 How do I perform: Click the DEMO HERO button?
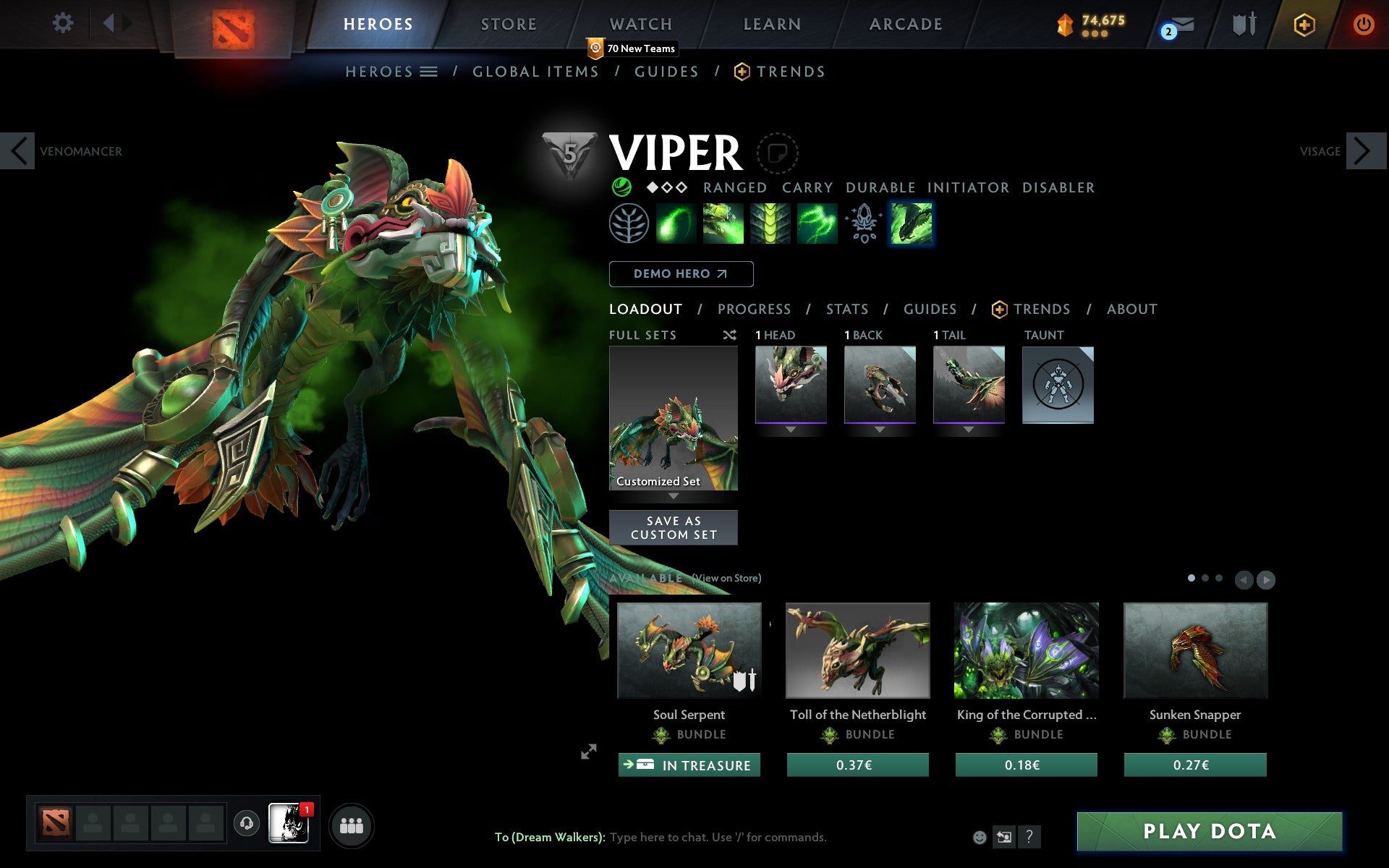(x=681, y=274)
